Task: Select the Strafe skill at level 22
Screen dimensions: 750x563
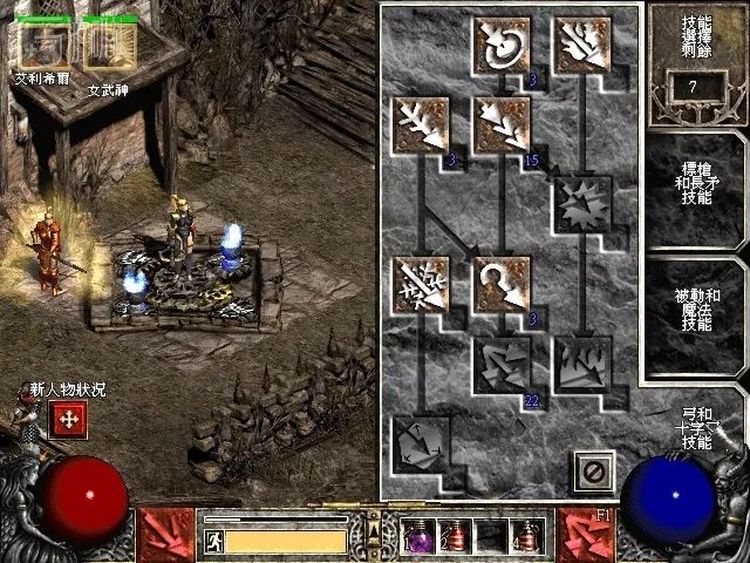Action: tap(502, 363)
